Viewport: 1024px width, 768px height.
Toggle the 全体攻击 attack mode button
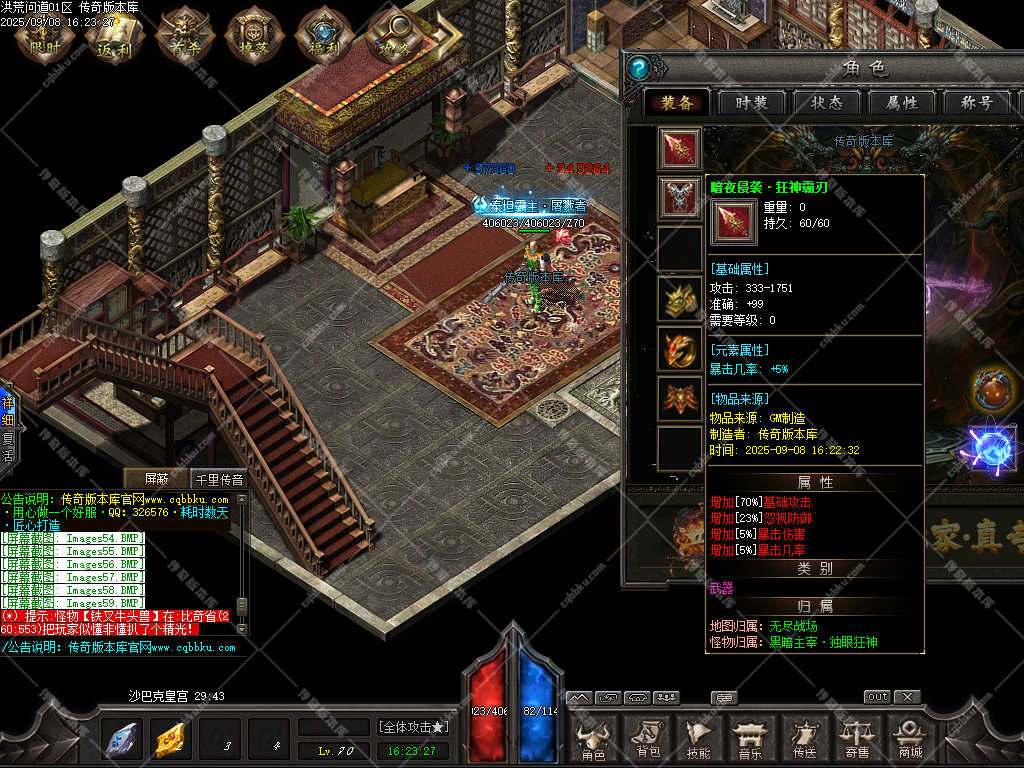point(412,726)
